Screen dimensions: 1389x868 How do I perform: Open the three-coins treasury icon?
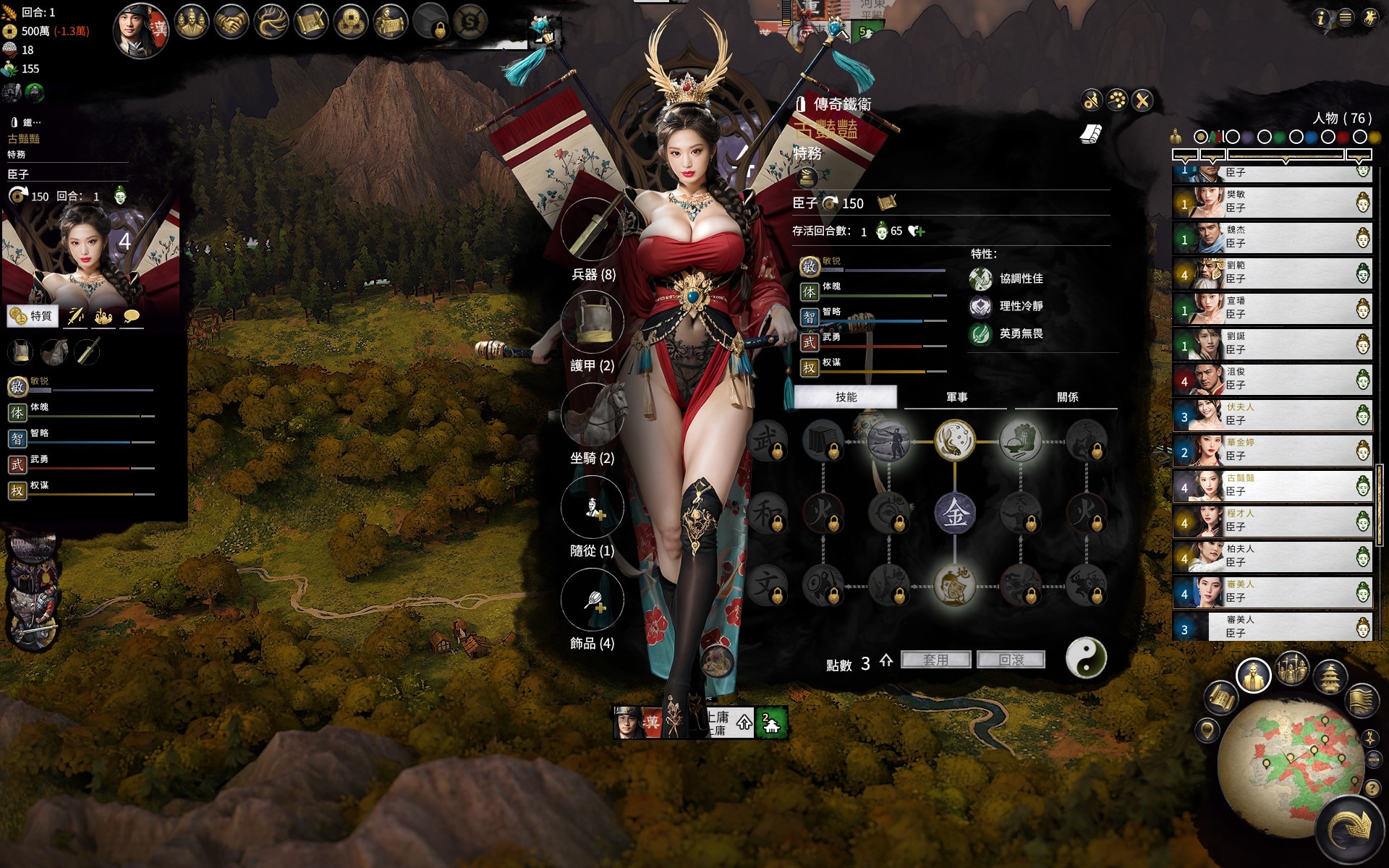[x=350, y=23]
